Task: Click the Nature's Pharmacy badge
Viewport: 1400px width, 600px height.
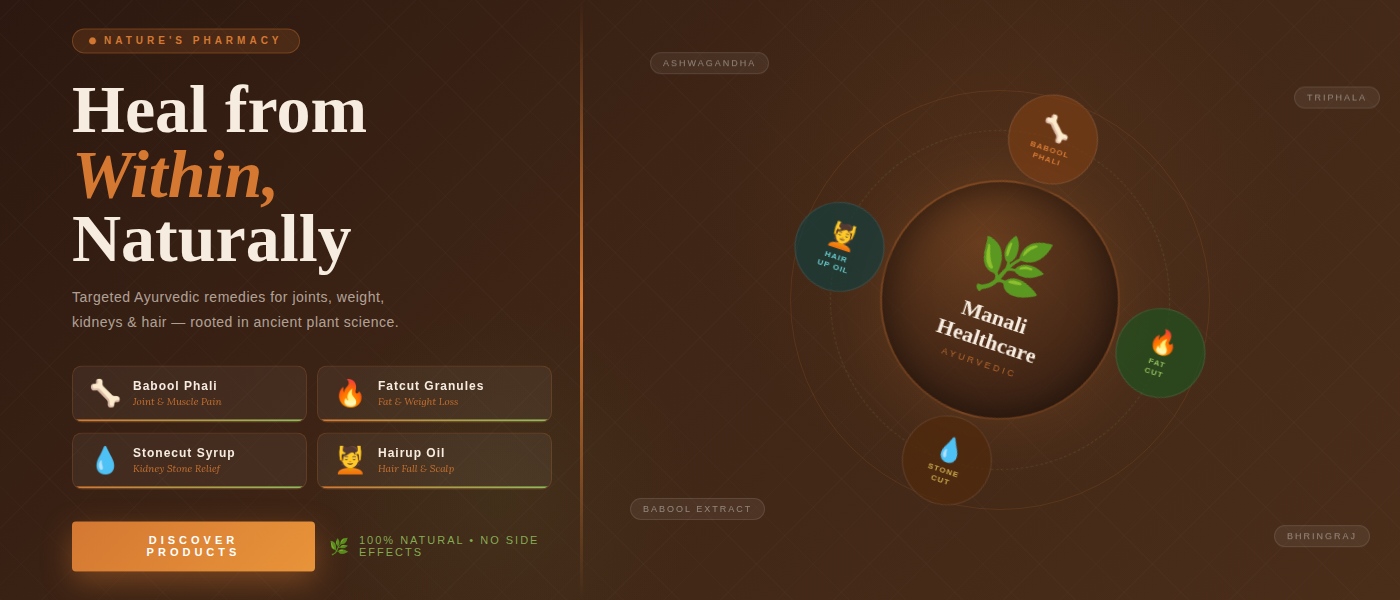Action: pyautogui.click(x=186, y=41)
